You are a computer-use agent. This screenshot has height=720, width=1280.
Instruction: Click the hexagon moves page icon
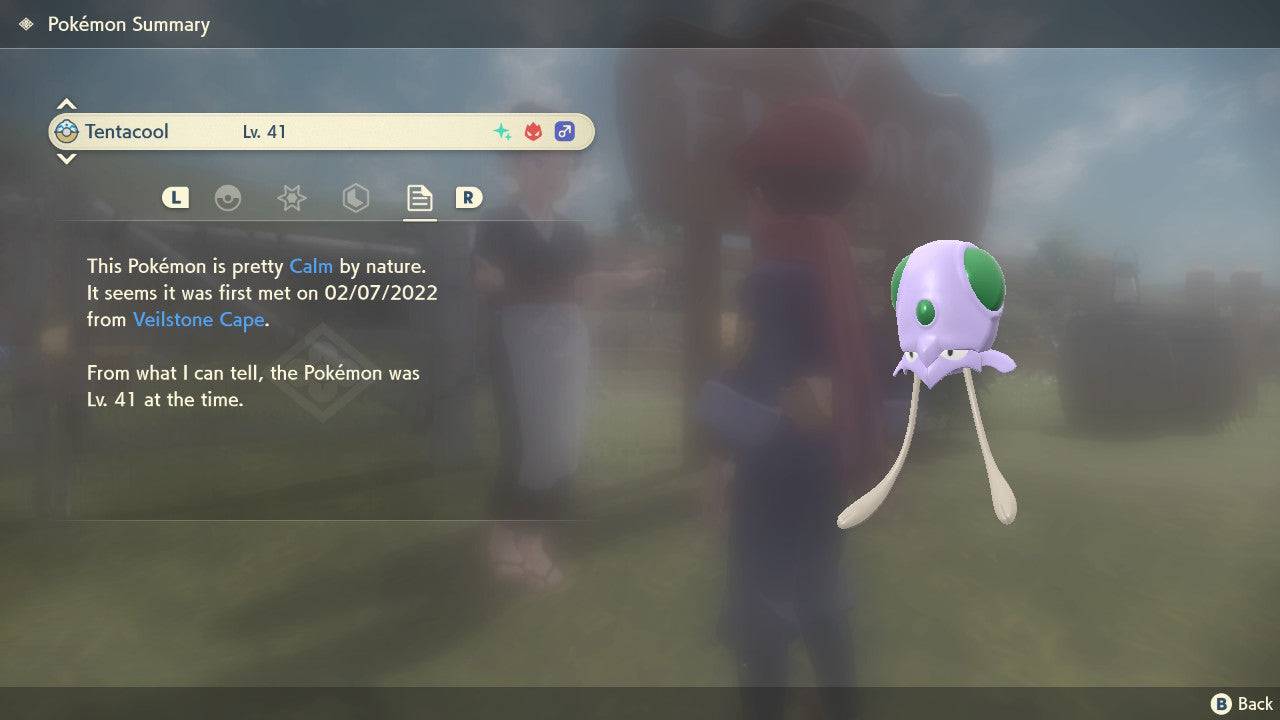pos(356,198)
